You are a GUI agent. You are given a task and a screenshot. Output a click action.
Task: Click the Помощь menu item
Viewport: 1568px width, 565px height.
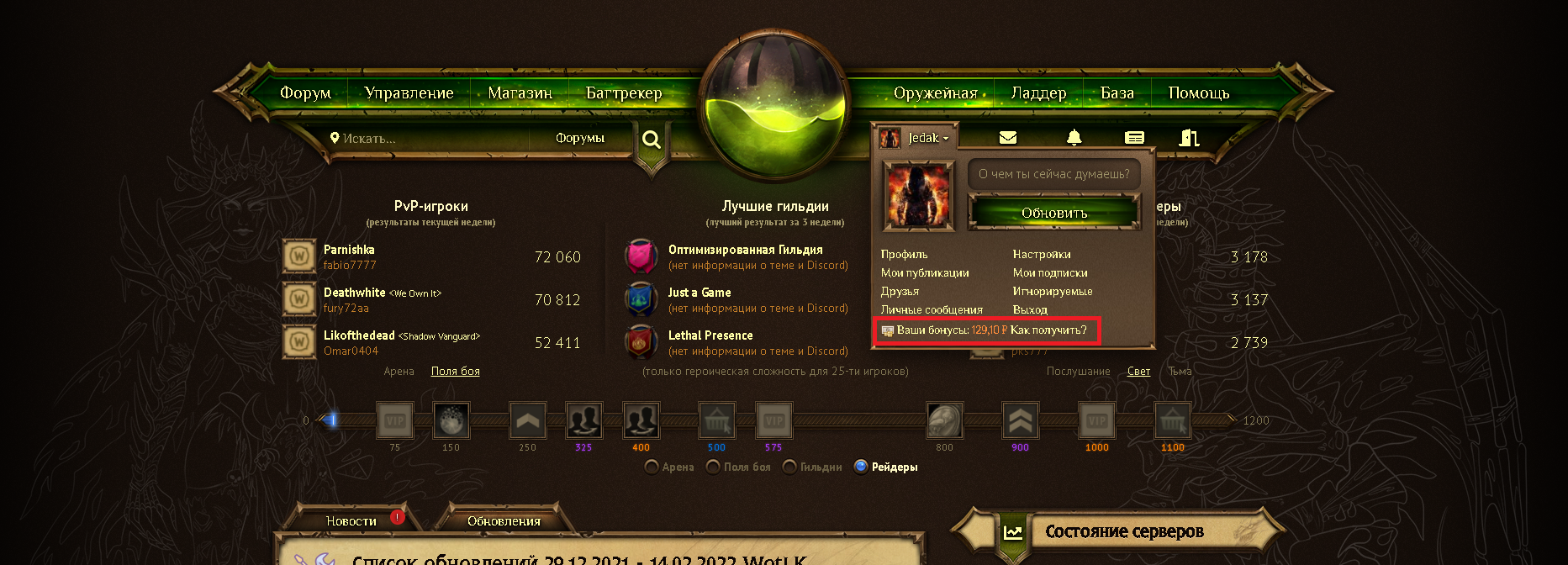click(1198, 93)
